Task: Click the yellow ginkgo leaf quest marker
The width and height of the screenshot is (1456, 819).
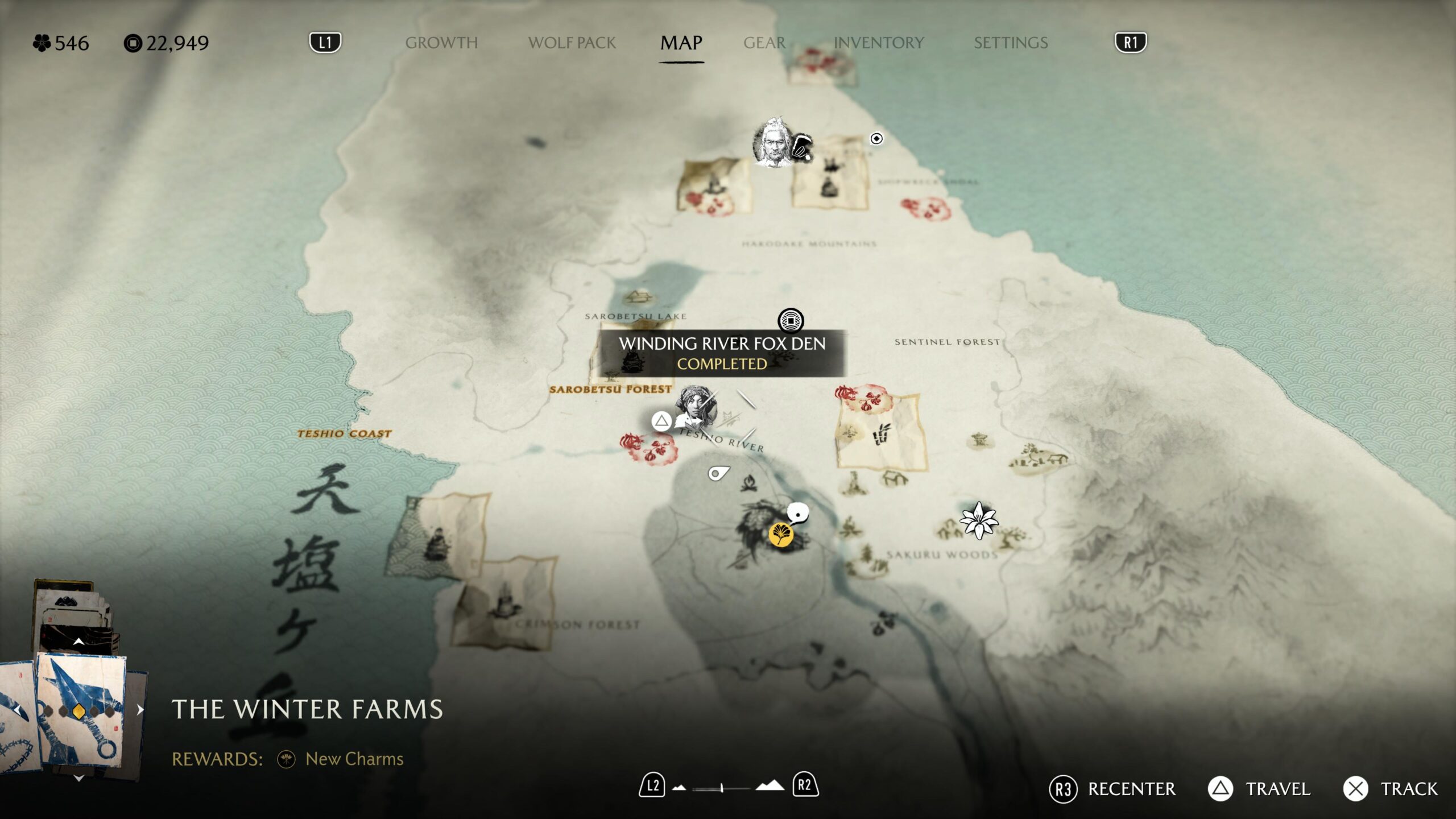Action: pos(781,535)
